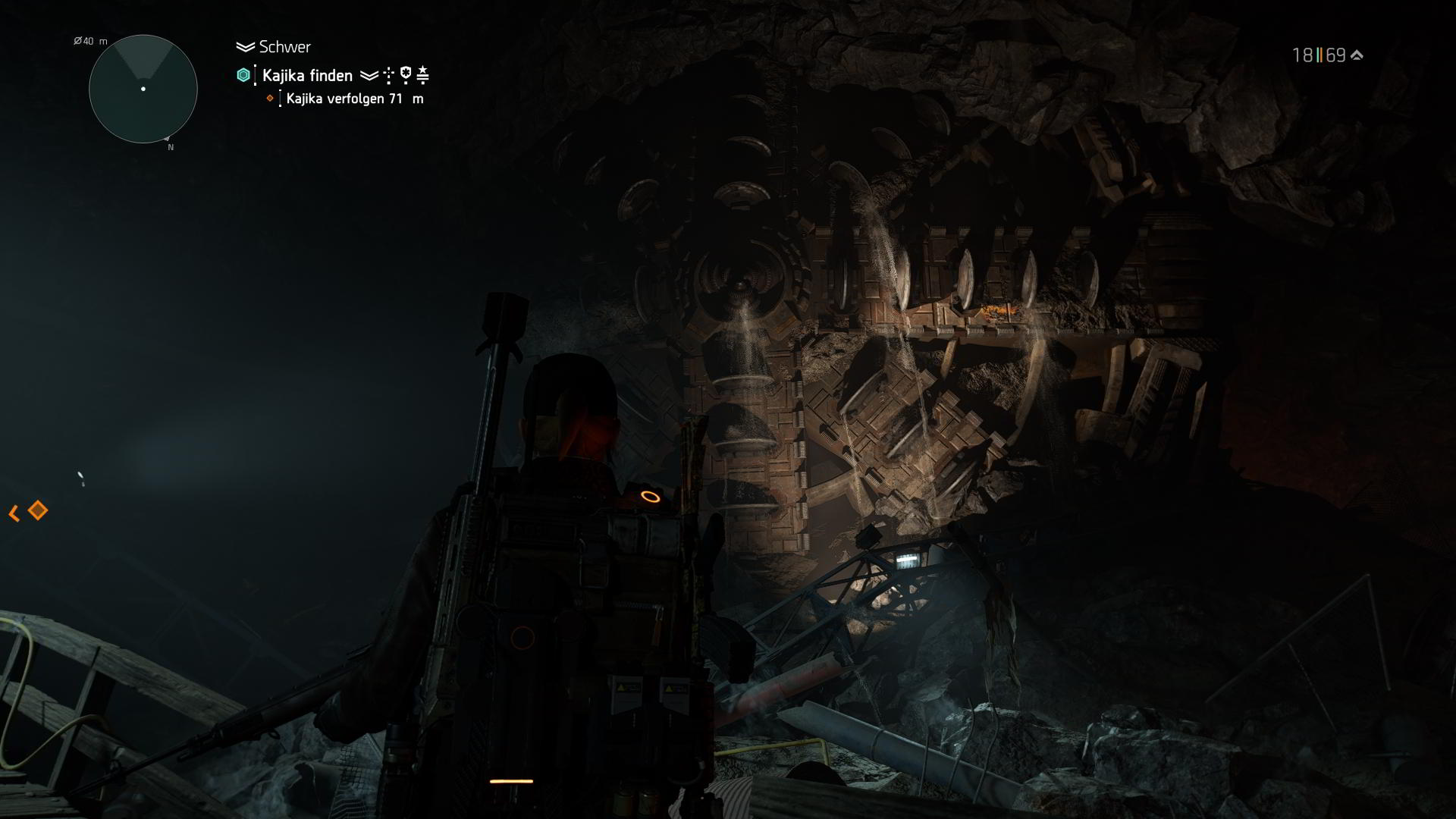This screenshot has width=1456, height=819.
Task: Click the Kajika finden mission title
Action: click(306, 74)
